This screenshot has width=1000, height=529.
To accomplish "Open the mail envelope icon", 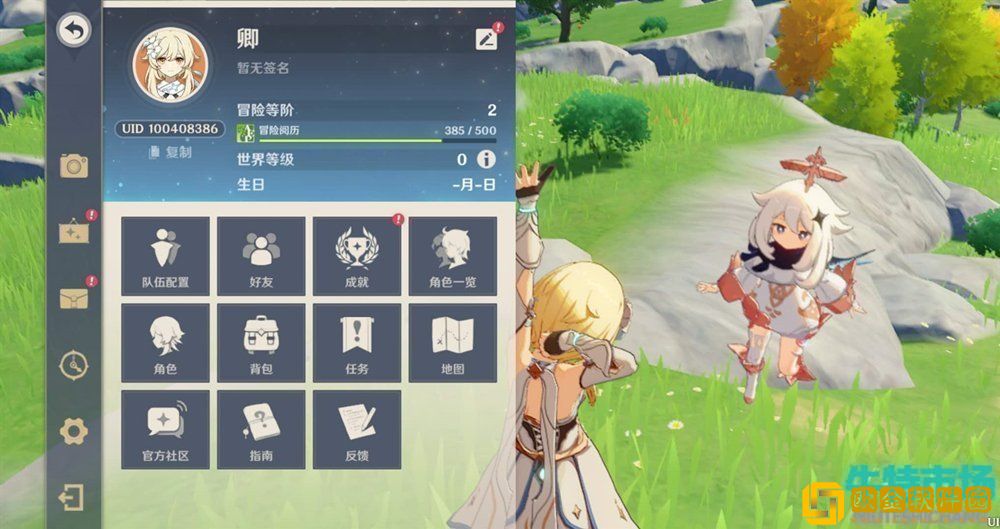I will 74,297.
